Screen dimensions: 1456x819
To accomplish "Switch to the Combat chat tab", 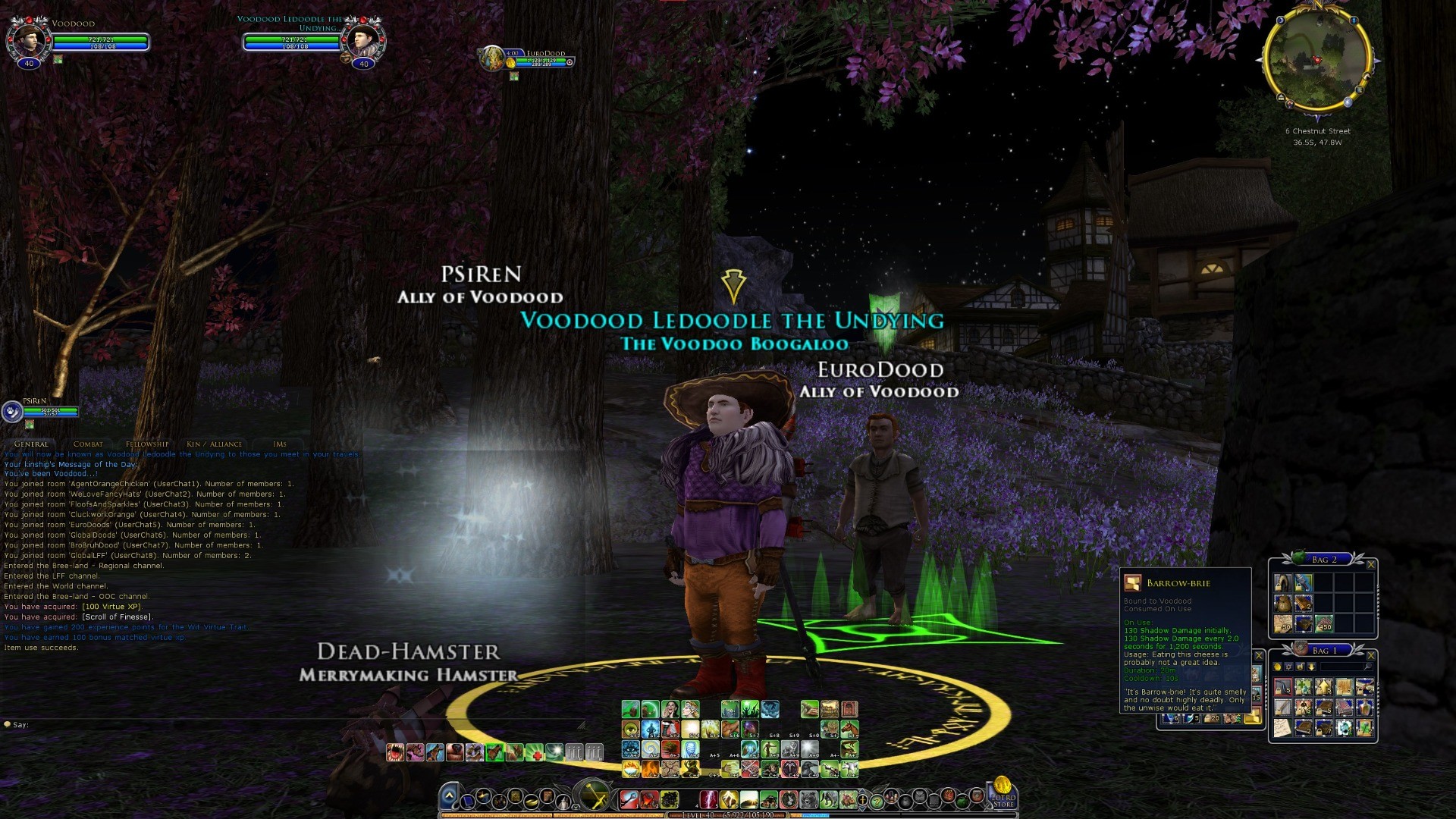I will 88,444.
